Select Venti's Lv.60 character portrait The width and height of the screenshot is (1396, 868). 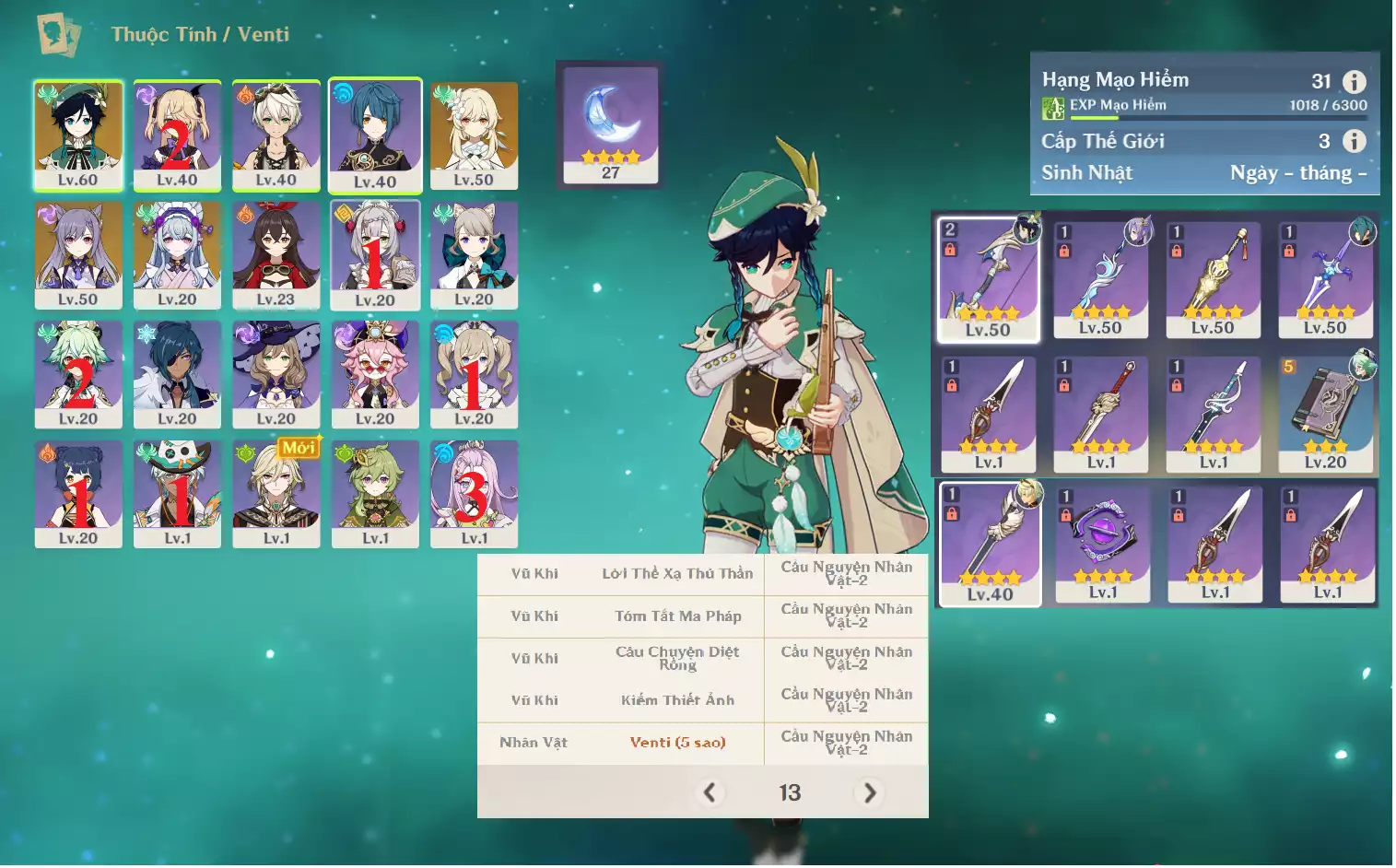tap(78, 135)
